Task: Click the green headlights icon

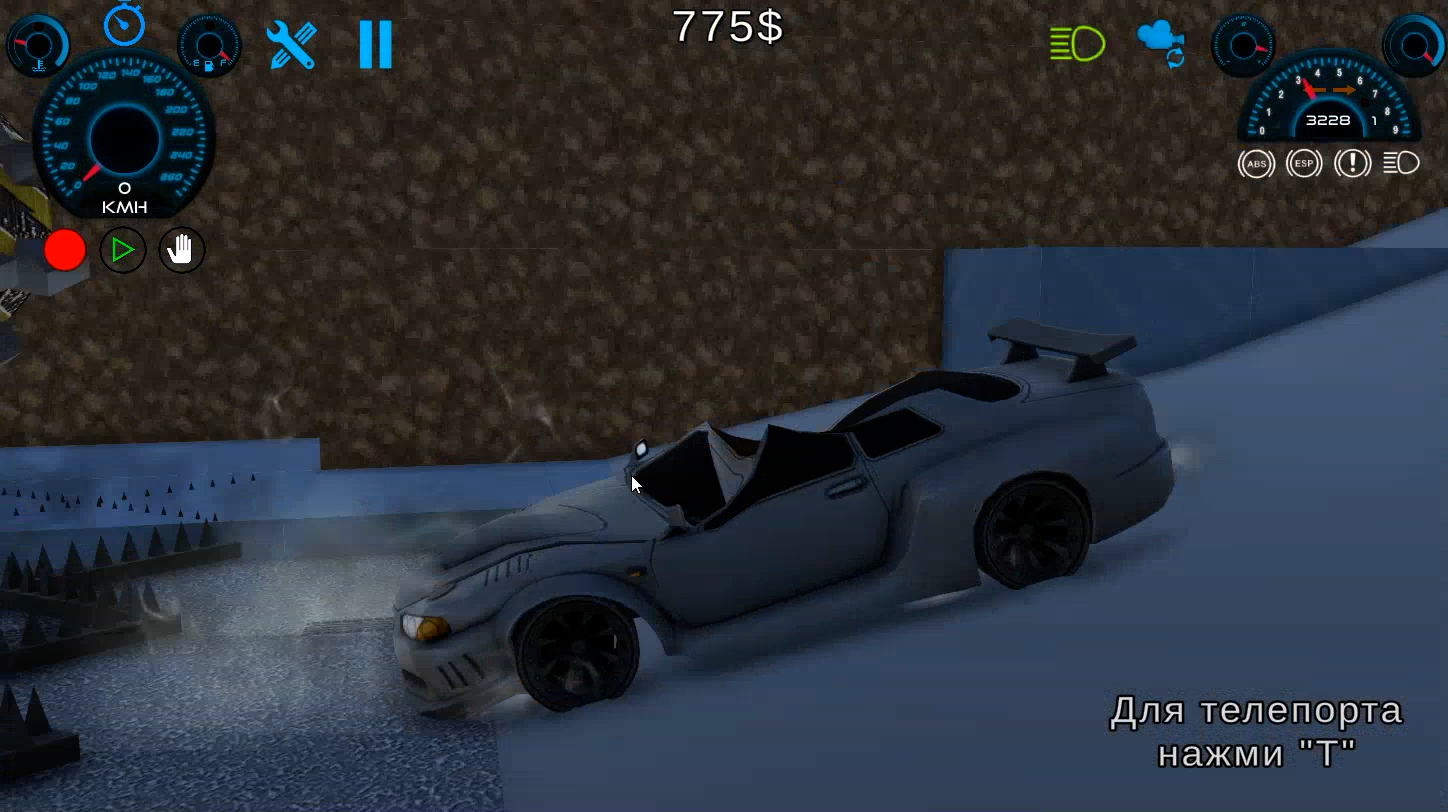Action: tap(1079, 42)
